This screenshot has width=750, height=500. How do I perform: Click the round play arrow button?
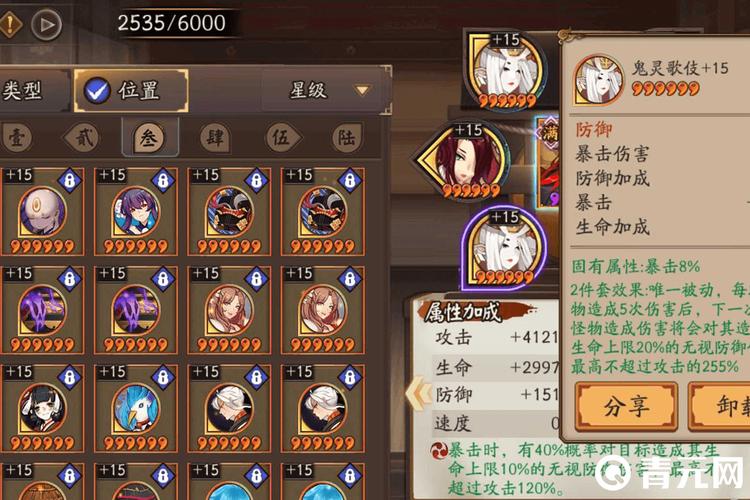pos(46,23)
